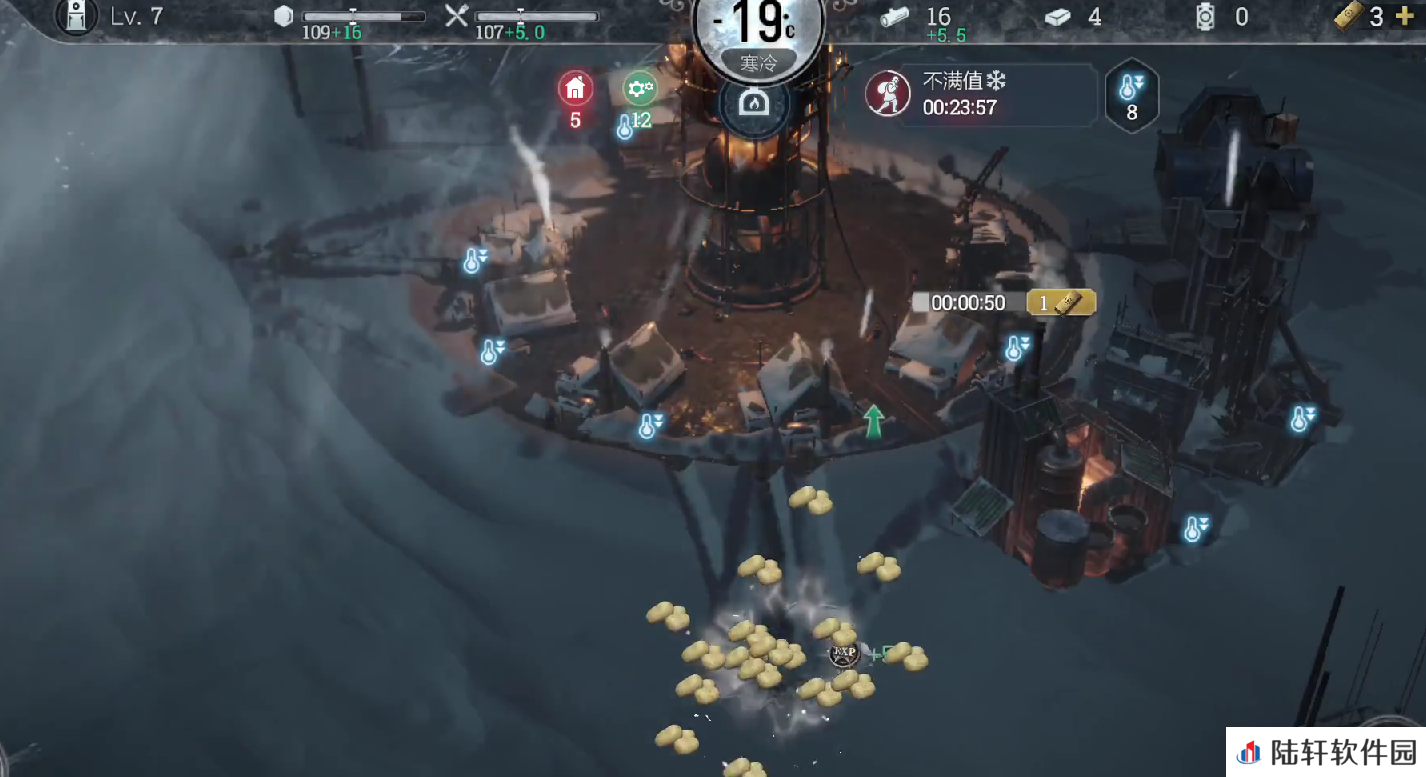Select the generator furnace button
Screen dimensions: 1426x777
(x=753, y=103)
